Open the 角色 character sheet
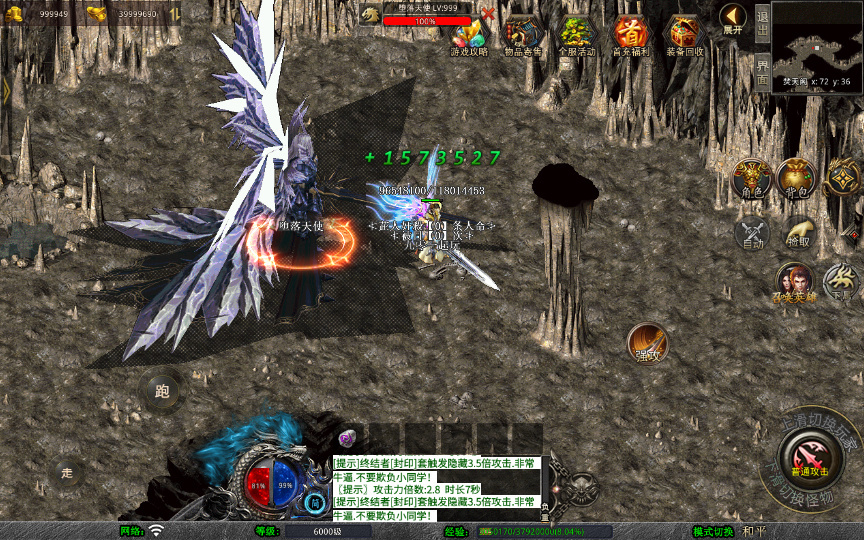 [x=752, y=179]
